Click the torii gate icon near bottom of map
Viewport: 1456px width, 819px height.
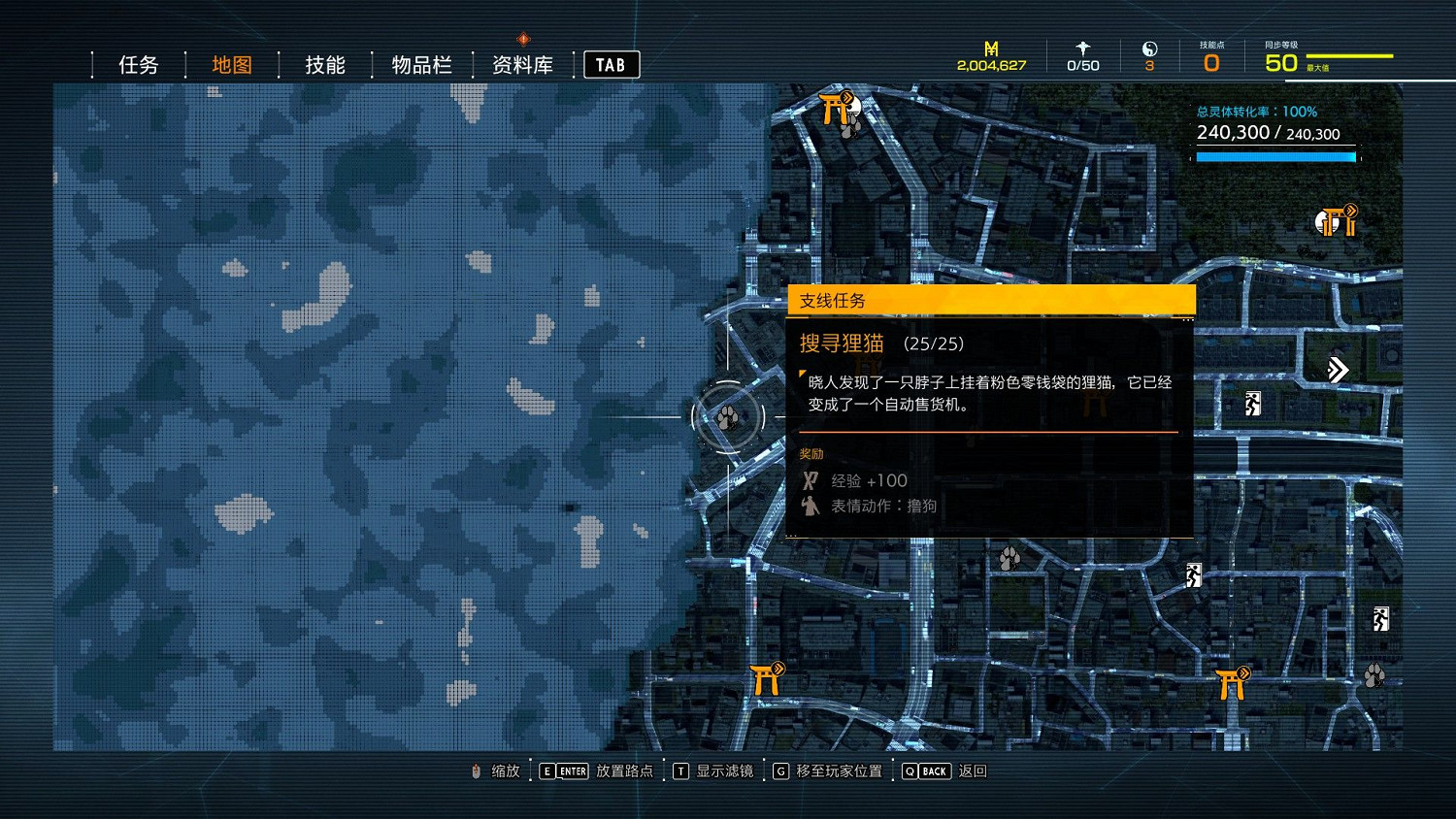click(766, 679)
